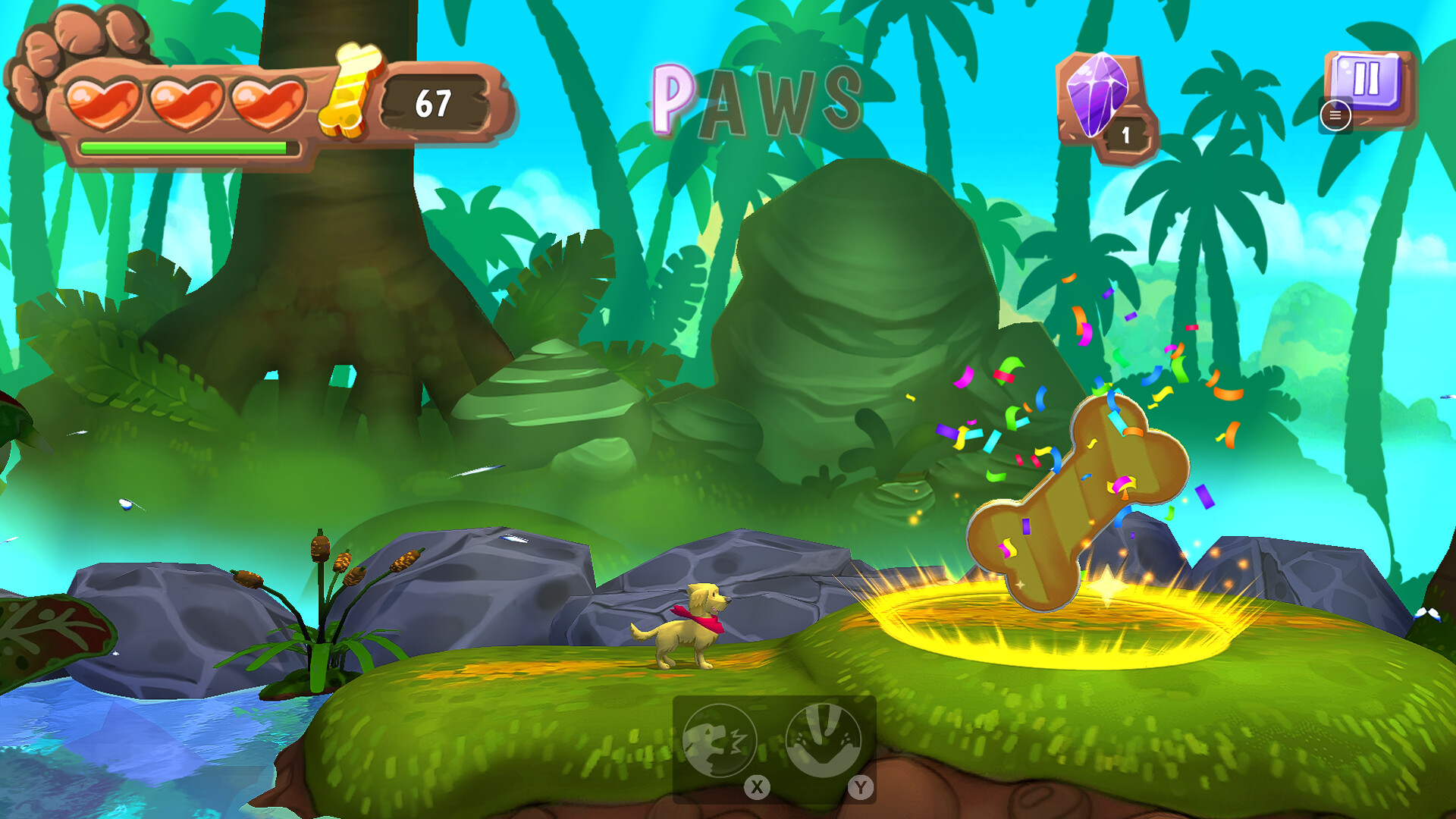Click the Y controller button prompt
Viewport: 1456px width, 819px height.
coord(861,787)
